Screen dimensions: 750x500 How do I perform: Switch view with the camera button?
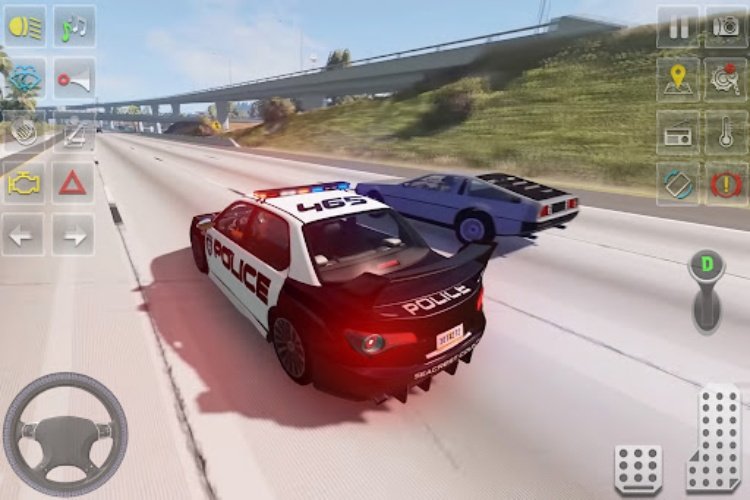click(726, 27)
